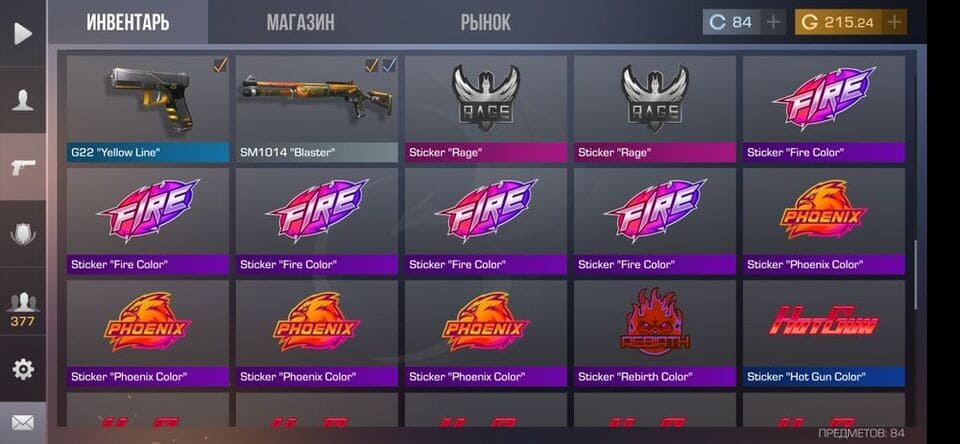
Task: Buy more gold with the plus button
Action: click(894, 22)
